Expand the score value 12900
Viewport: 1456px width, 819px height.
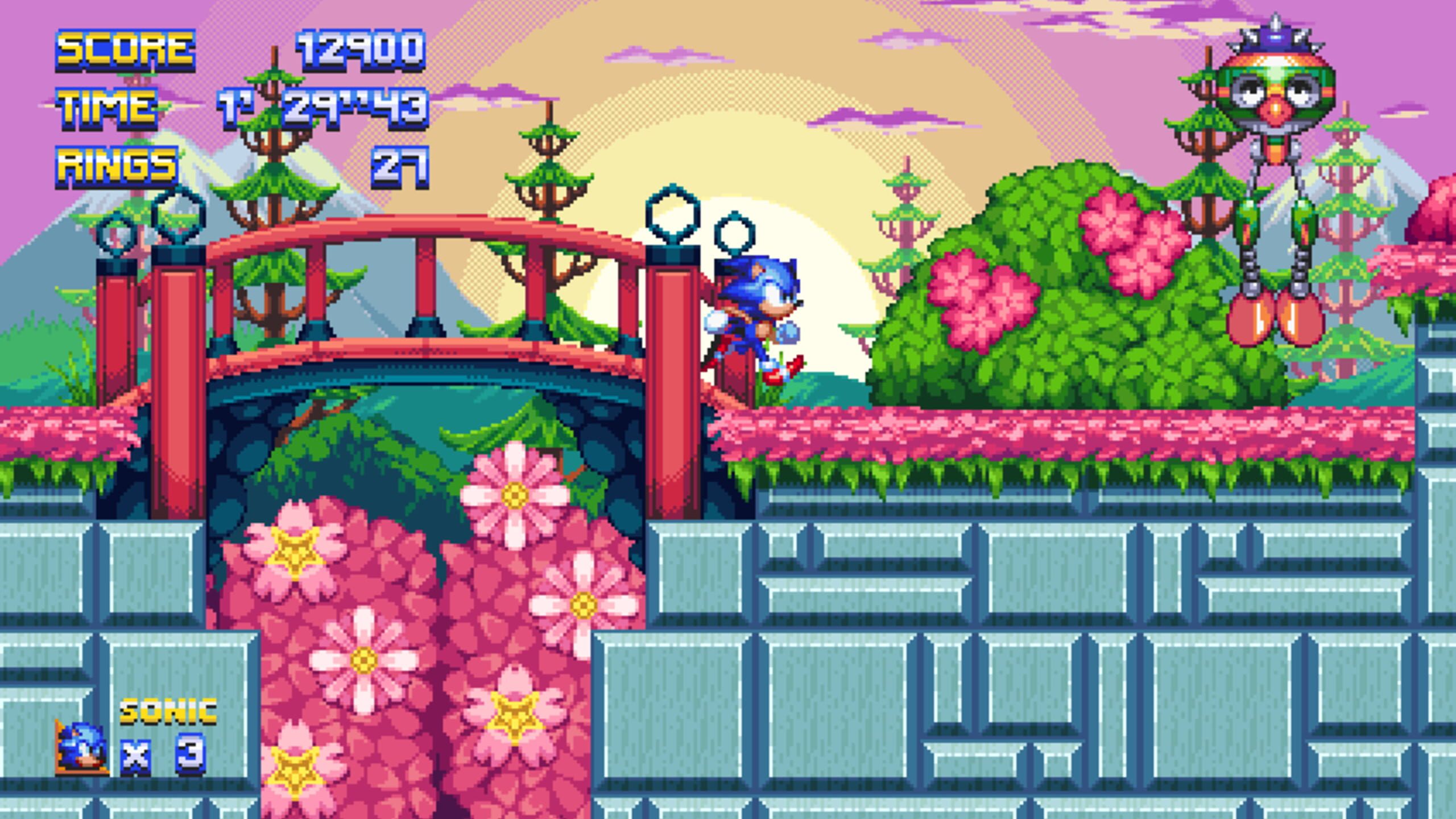361,48
